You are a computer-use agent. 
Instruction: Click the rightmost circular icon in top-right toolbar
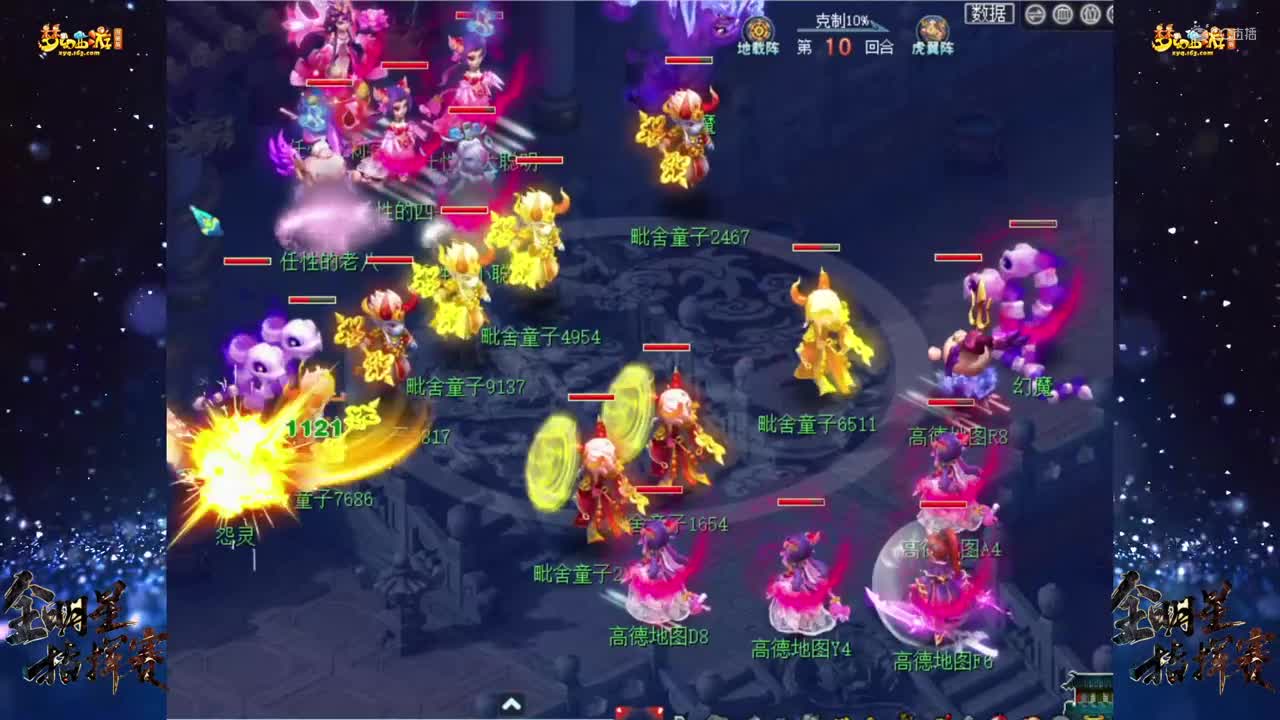tap(1110, 14)
